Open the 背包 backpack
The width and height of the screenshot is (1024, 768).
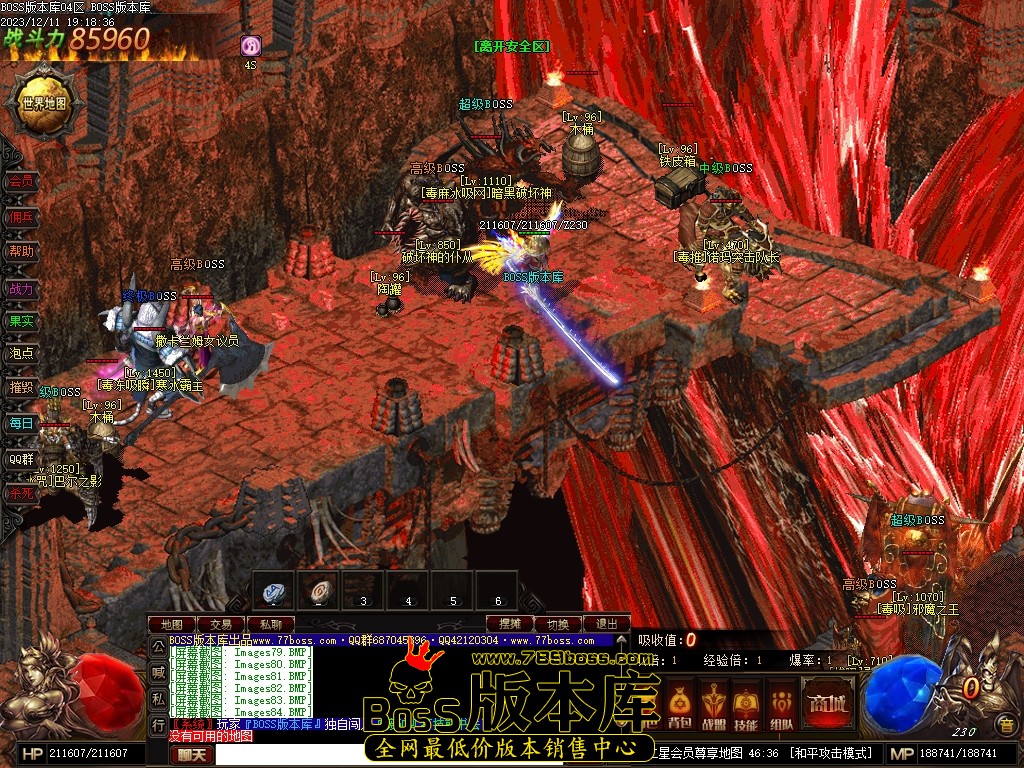click(x=680, y=703)
